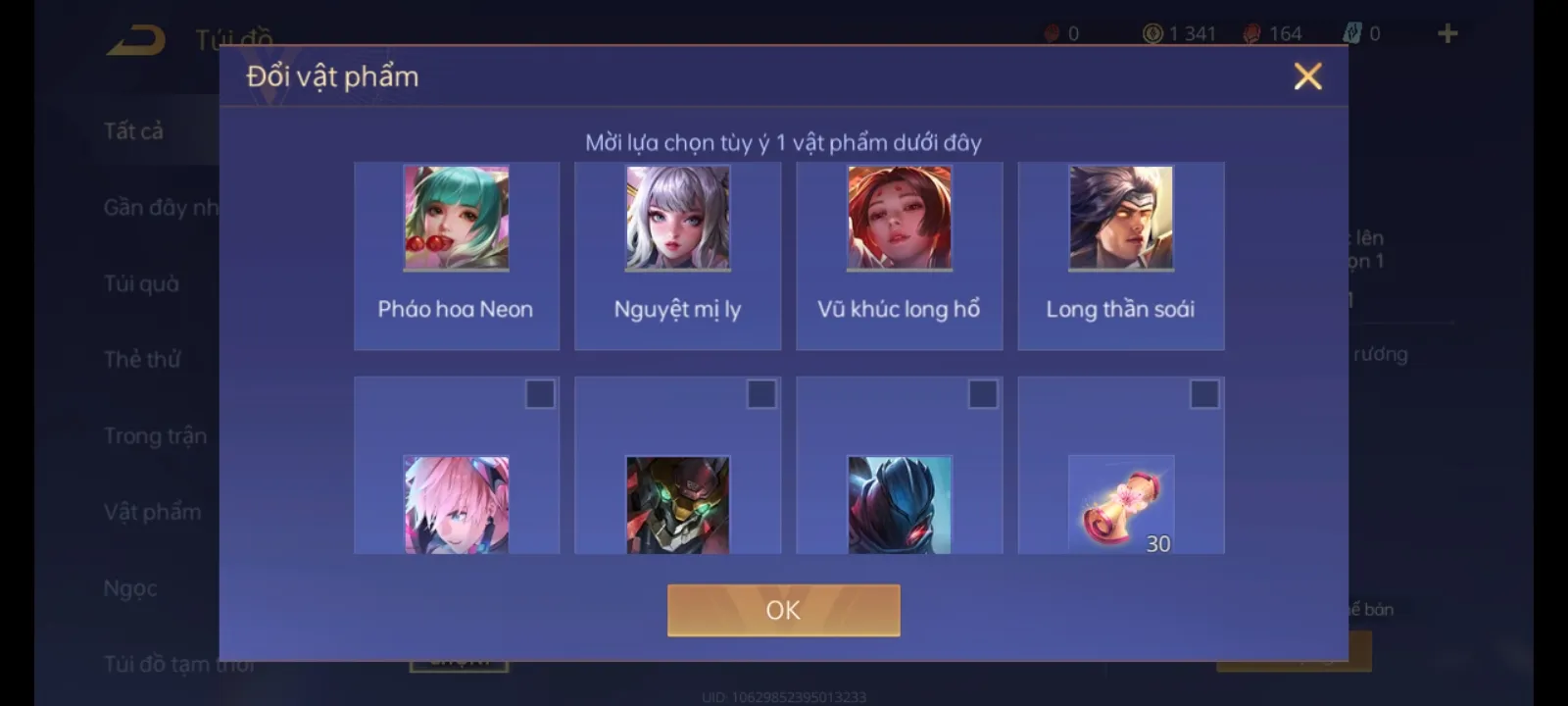This screenshot has width=1568, height=706.
Task: Click the dark armored character thumbnail
Action: pyautogui.click(x=900, y=505)
